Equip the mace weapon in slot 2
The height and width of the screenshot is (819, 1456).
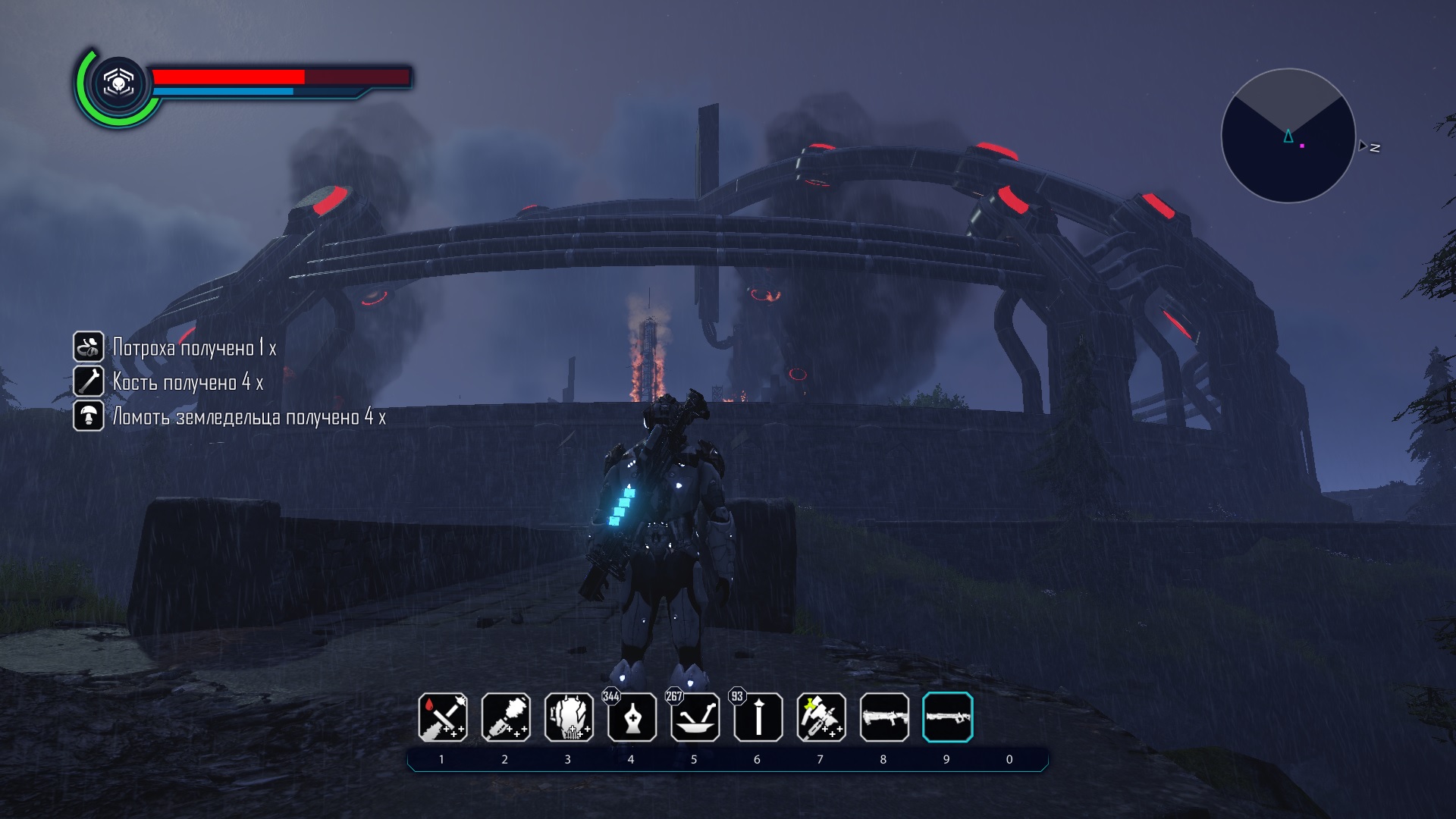point(506,717)
